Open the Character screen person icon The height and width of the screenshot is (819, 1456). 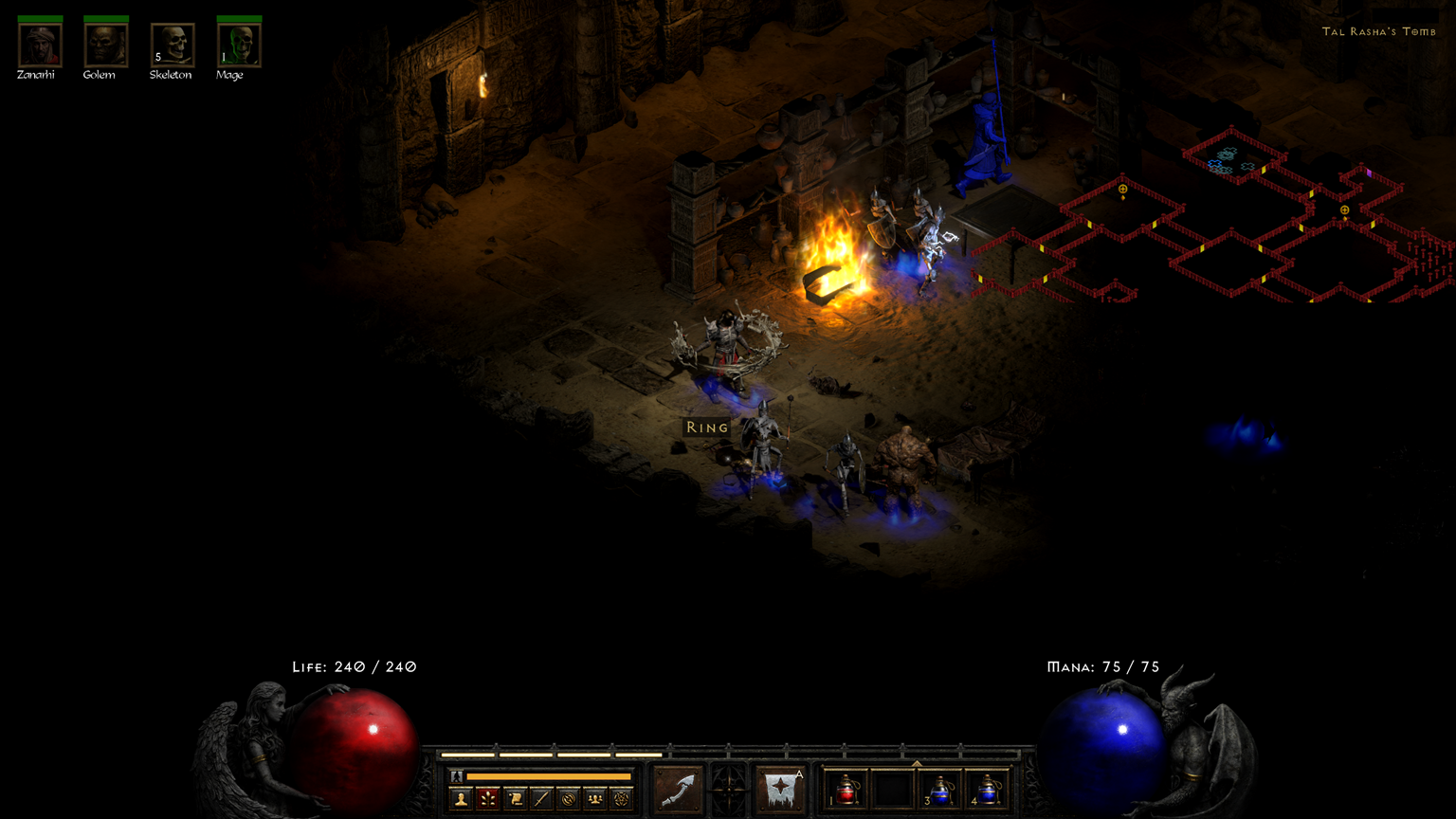462,798
